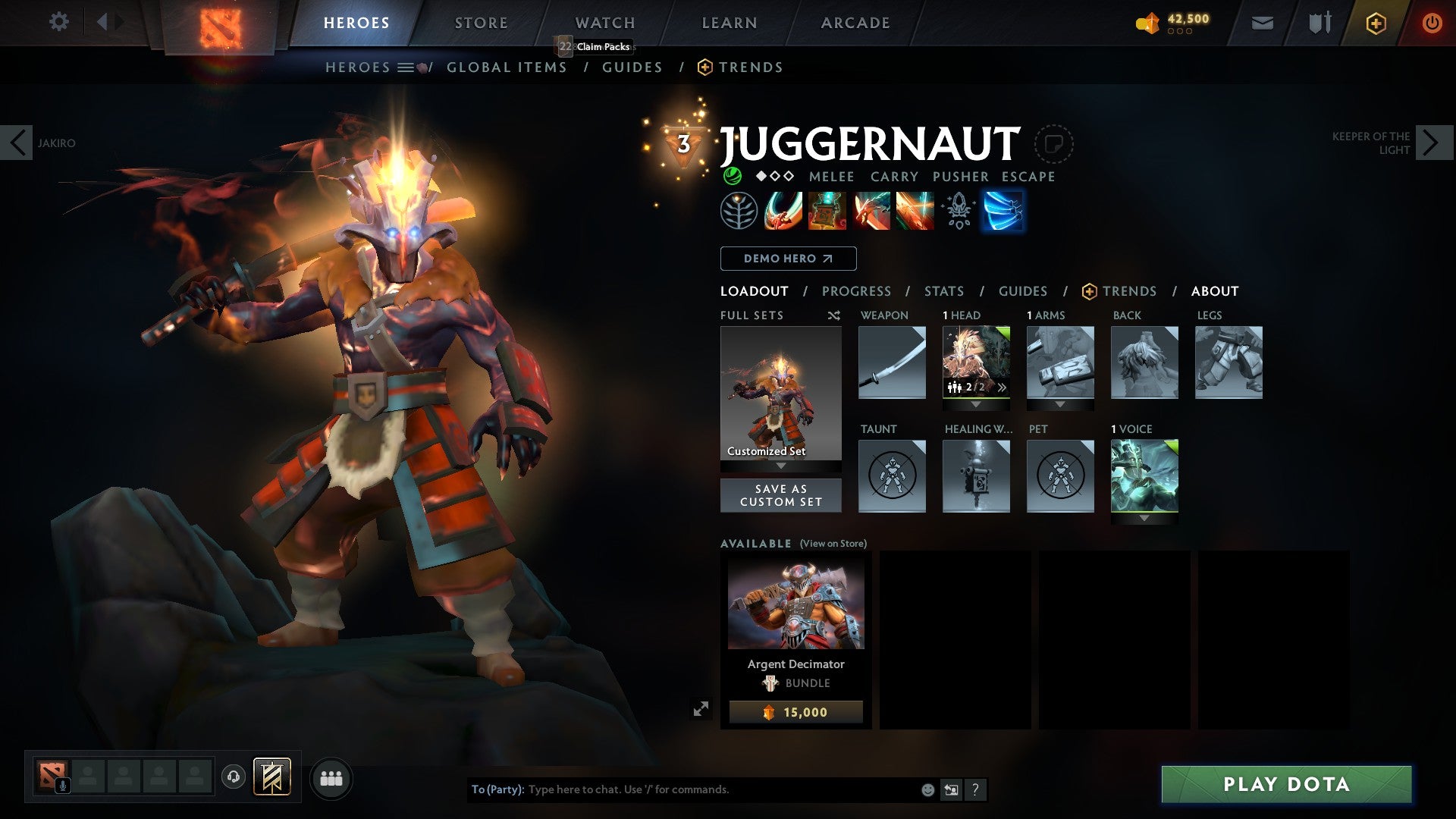Open the Omnislash ability icon

(x=918, y=212)
